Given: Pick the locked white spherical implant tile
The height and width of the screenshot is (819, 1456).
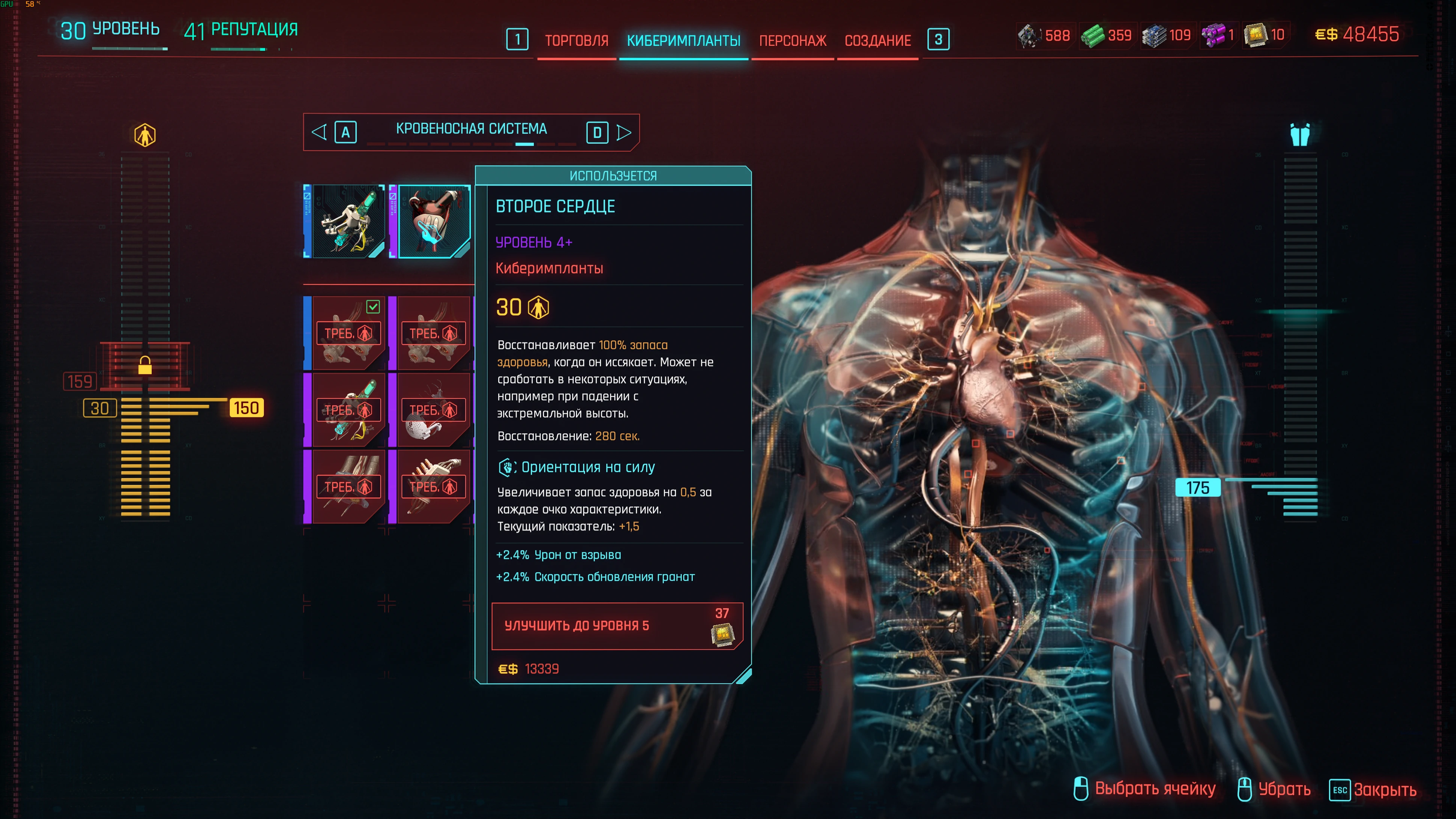Looking at the screenshot, I should 434,410.
